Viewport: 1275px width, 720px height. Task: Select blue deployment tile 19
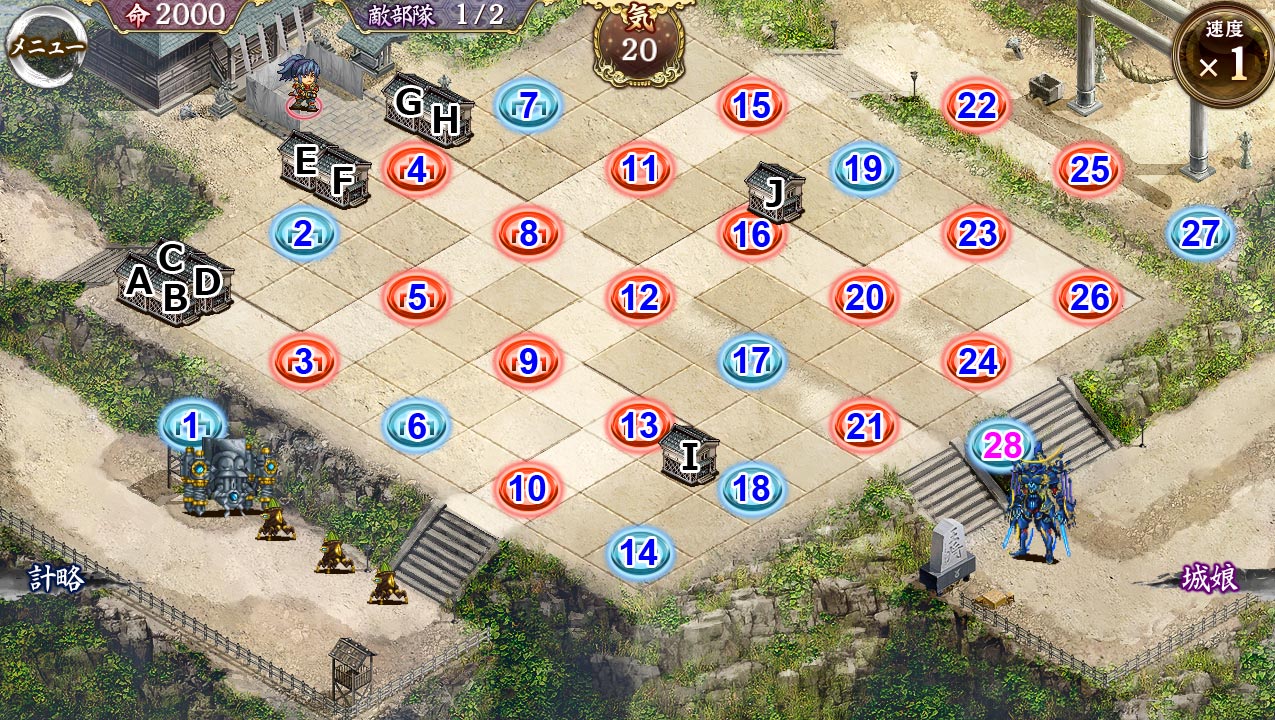click(864, 169)
